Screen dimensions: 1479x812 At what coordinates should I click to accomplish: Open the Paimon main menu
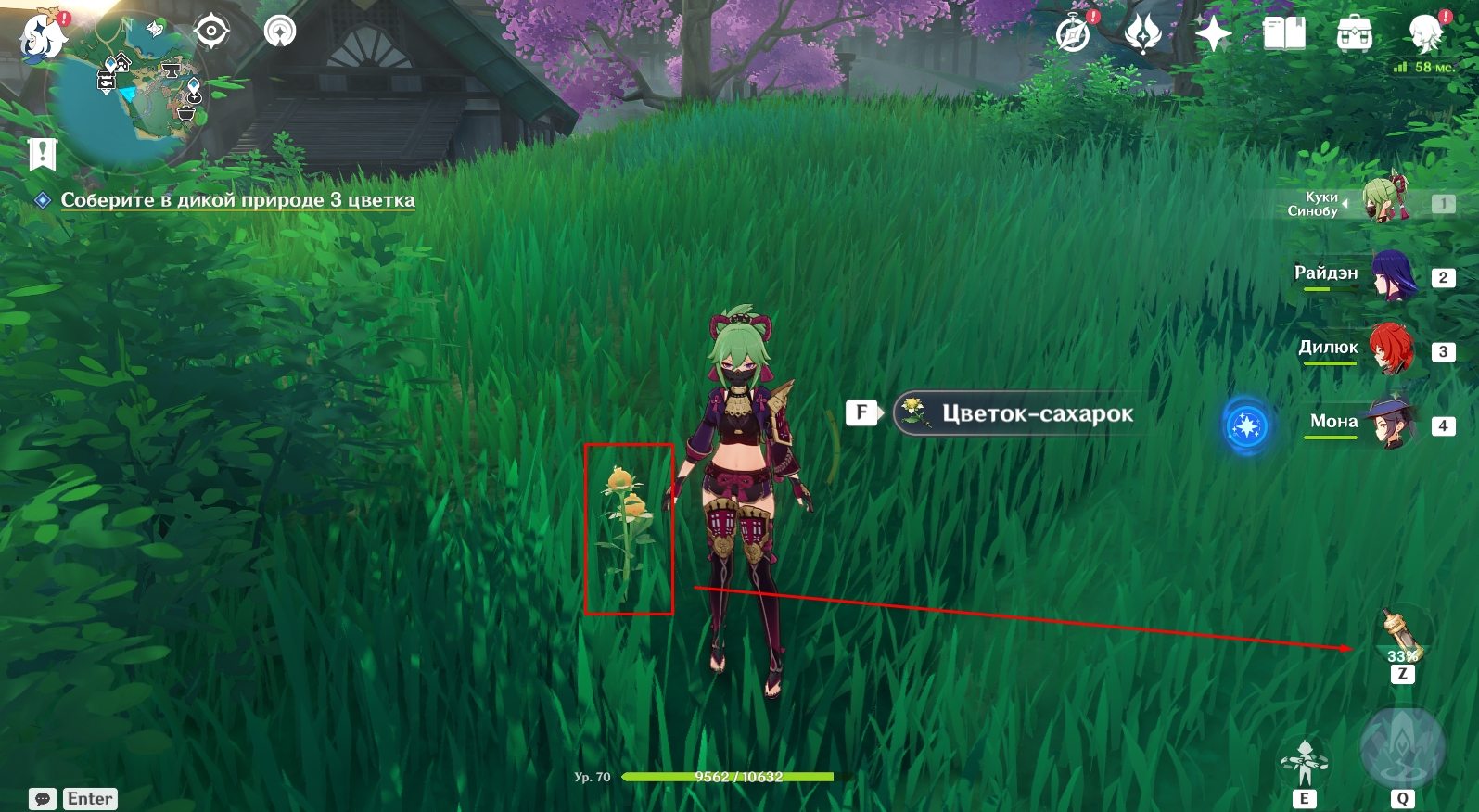[x=42, y=37]
